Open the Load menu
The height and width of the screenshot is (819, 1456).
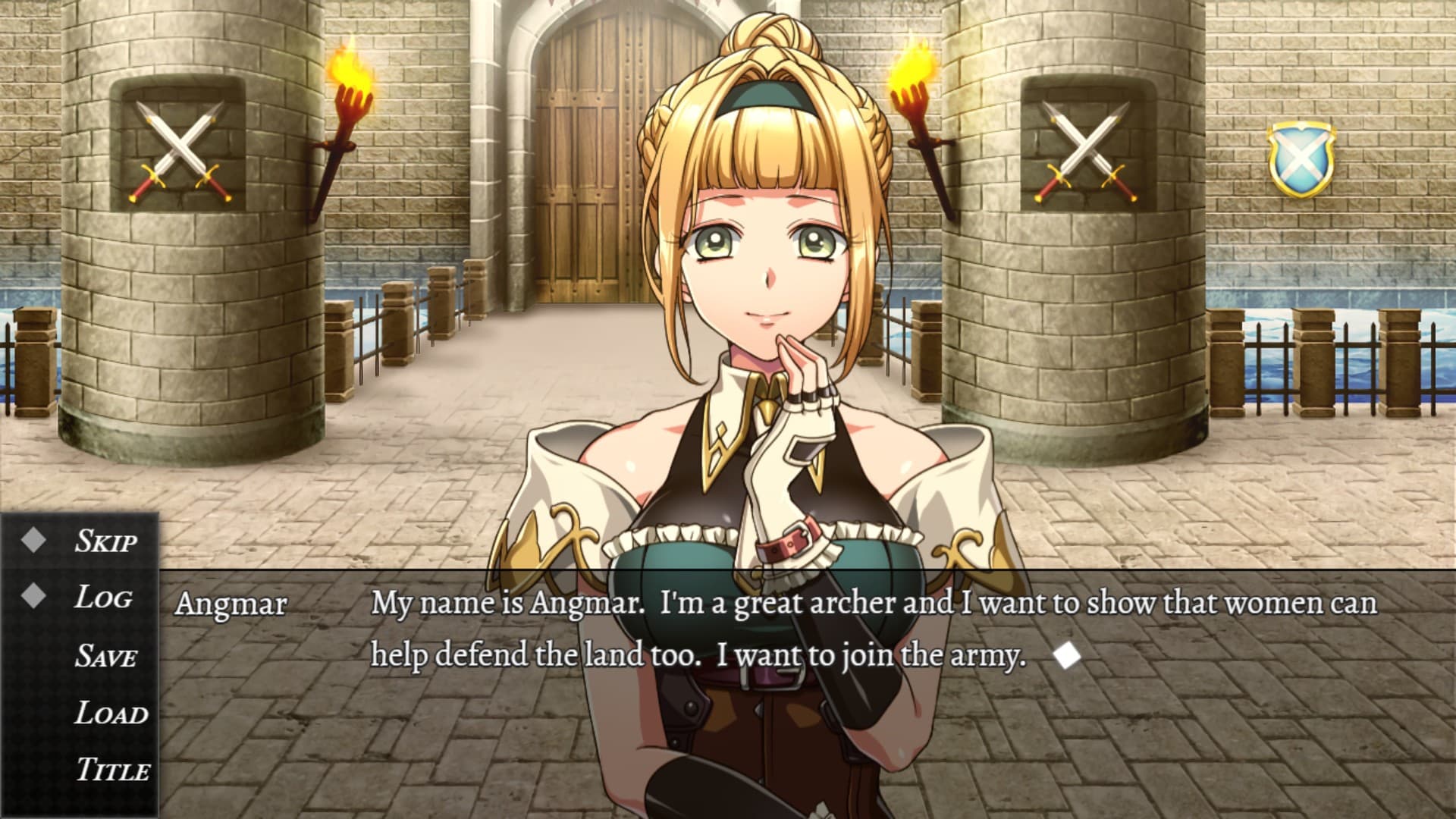pyautogui.click(x=111, y=714)
